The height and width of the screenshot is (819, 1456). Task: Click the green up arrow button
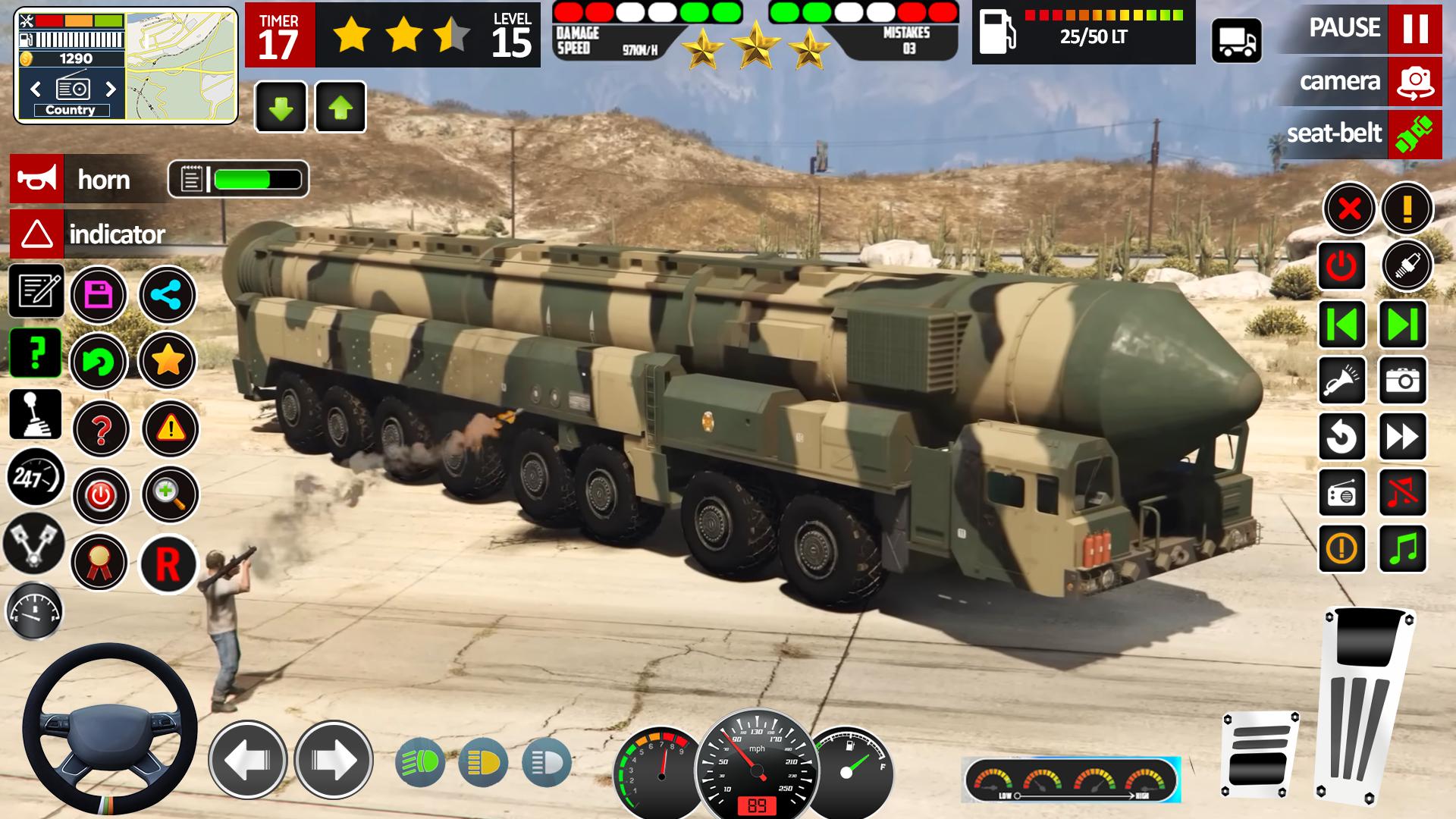(x=340, y=107)
